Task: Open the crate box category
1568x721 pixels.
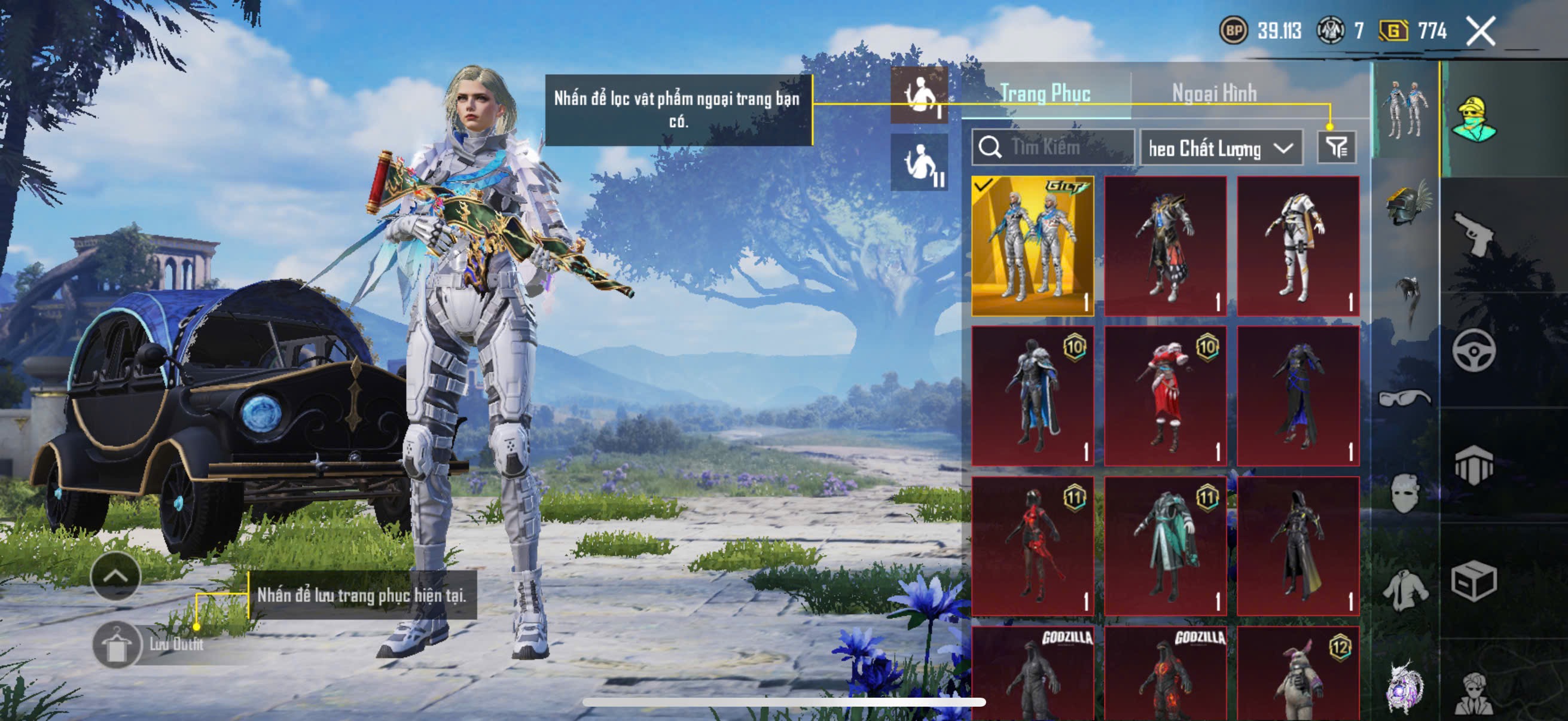Action: tap(1474, 581)
